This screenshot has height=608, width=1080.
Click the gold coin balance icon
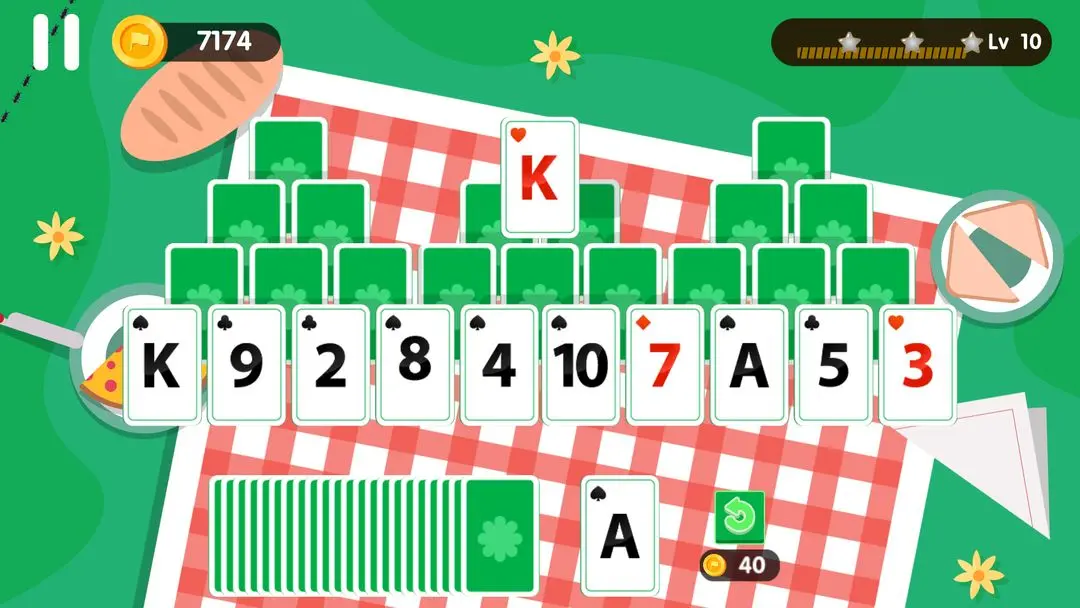[x=134, y=41]
